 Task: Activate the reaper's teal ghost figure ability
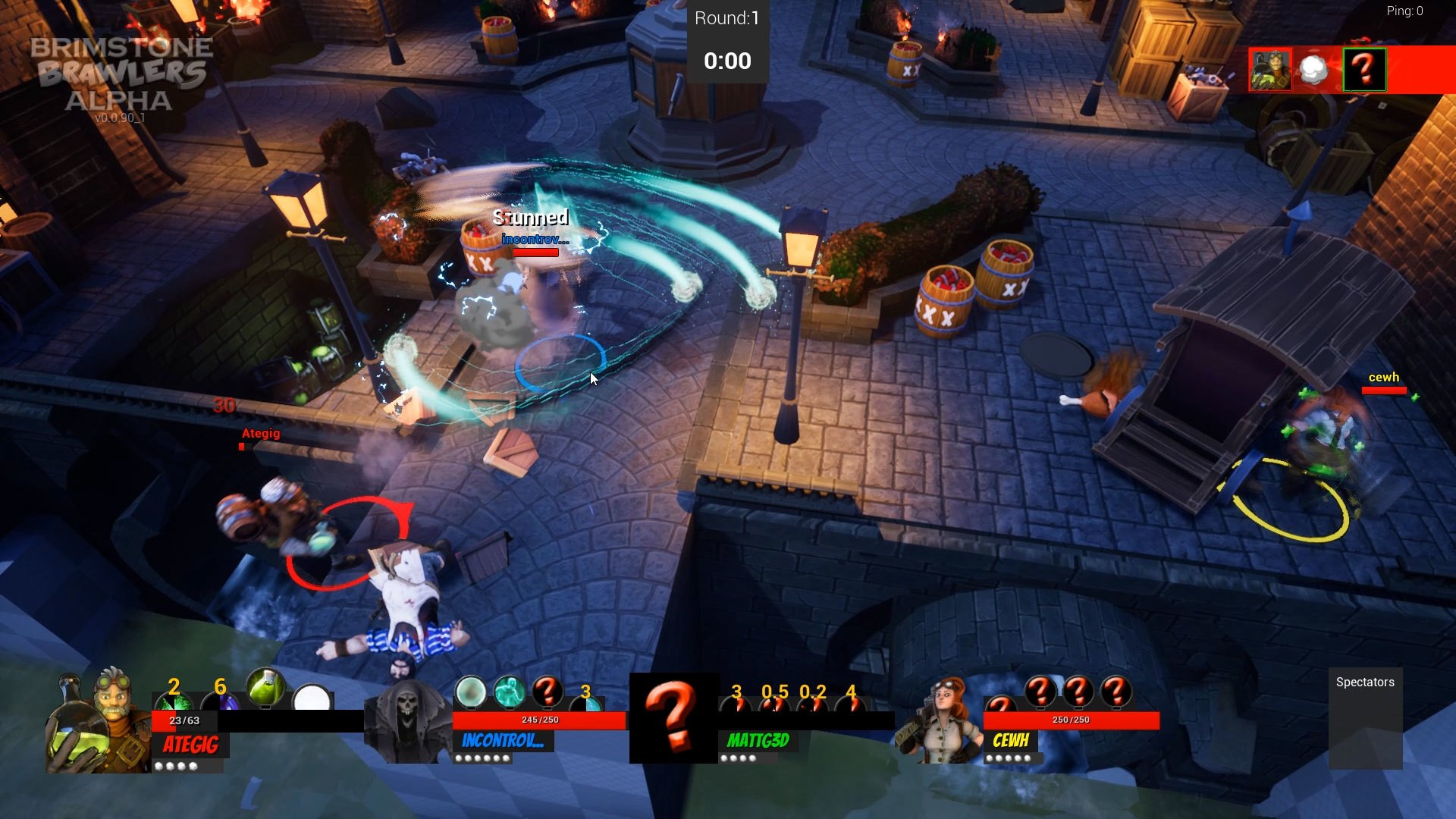(x=510, y=691)
